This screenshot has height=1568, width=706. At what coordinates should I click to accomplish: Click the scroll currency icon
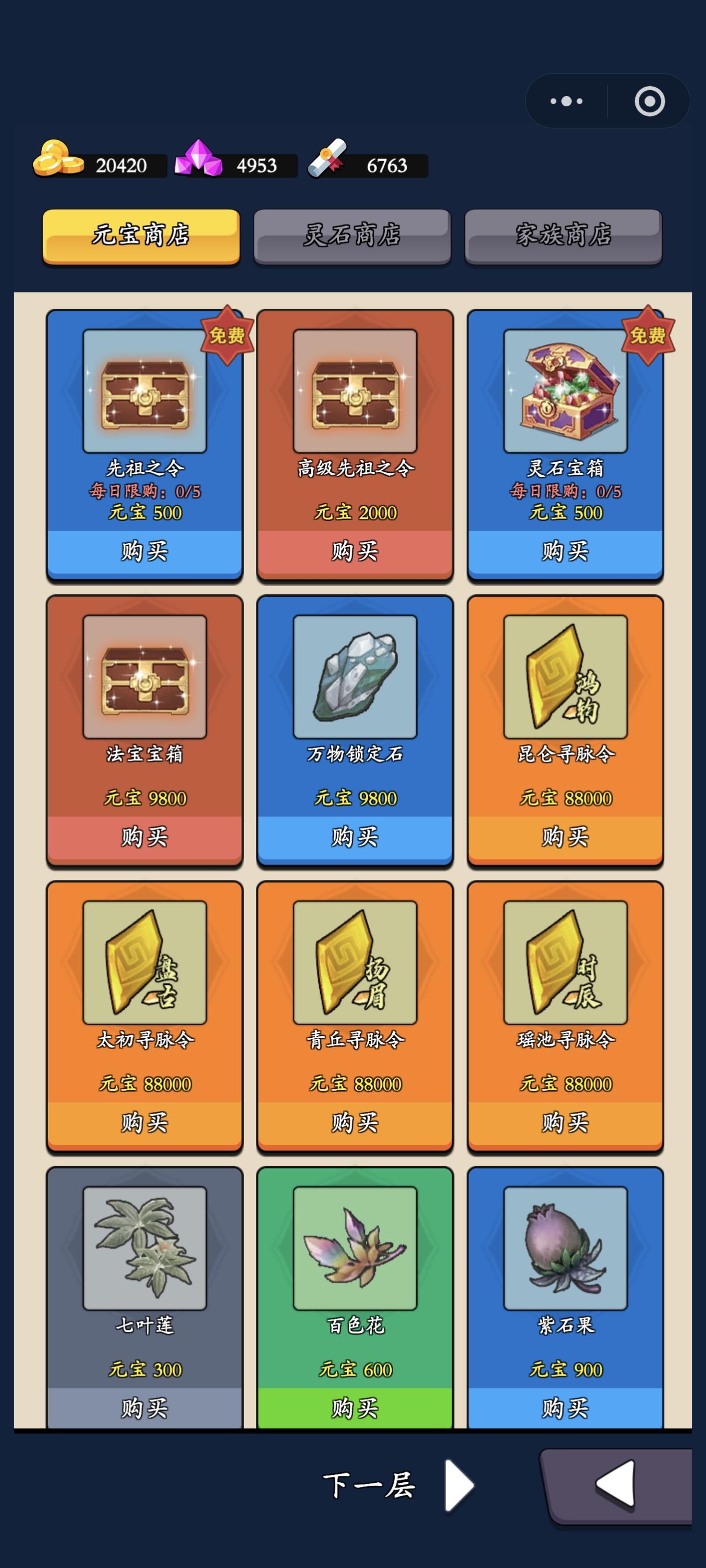pos(331,161)
